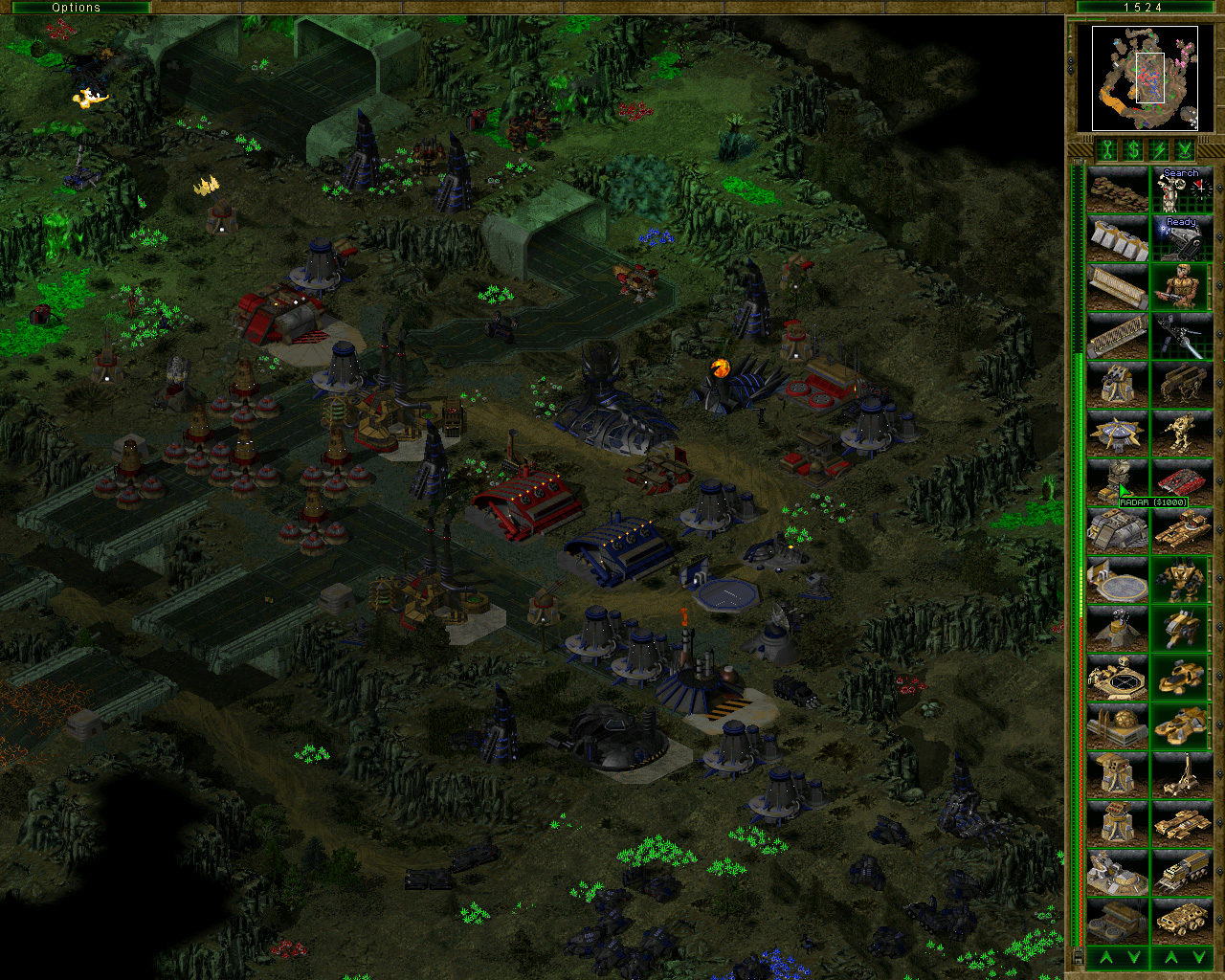The width and height of the screenshot is (1225, 980).
Task: Build the golden dome structure
Action: click(x=1117, y=724)
